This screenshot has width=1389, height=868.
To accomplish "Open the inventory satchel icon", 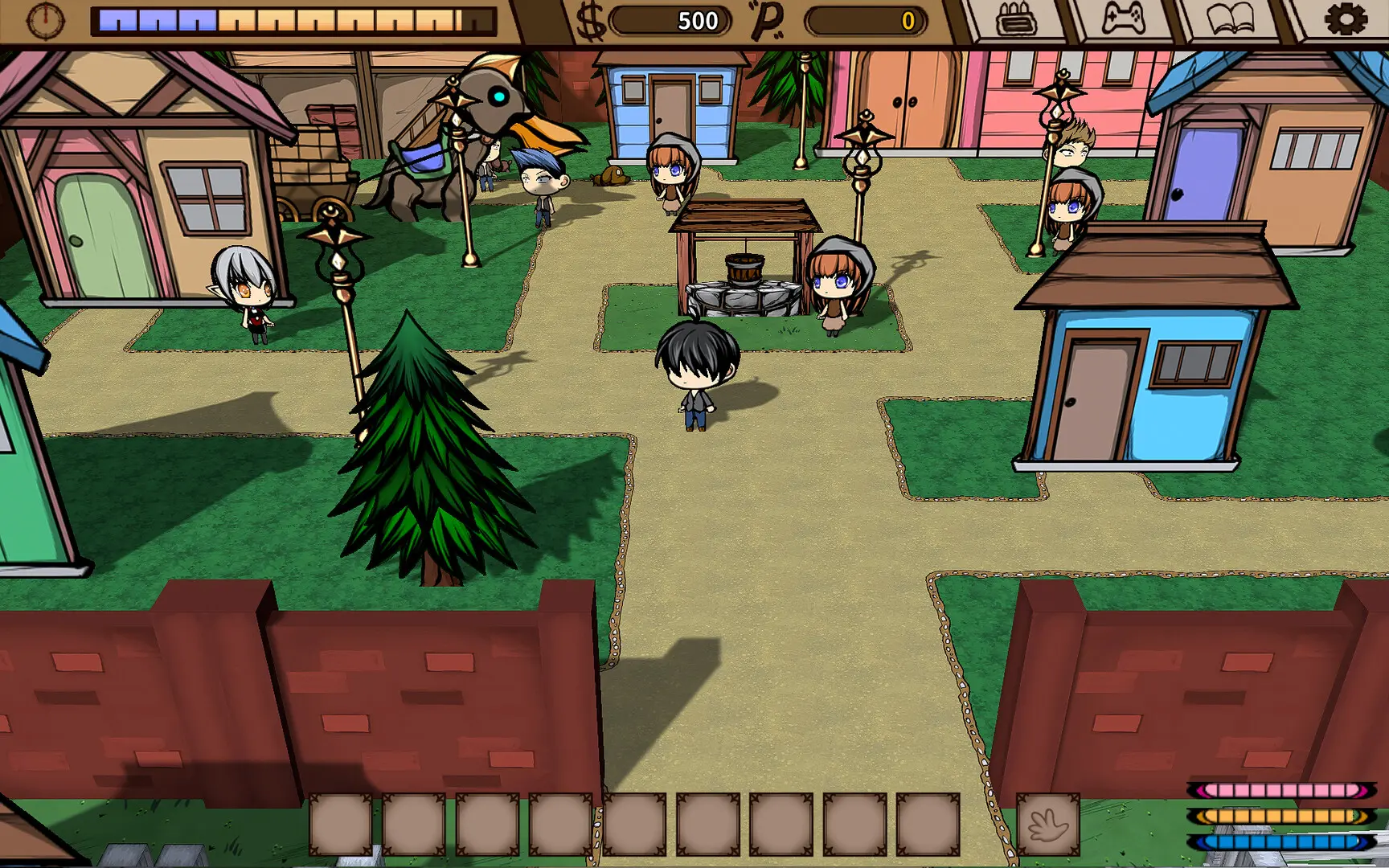I will tap(1018, 18).
